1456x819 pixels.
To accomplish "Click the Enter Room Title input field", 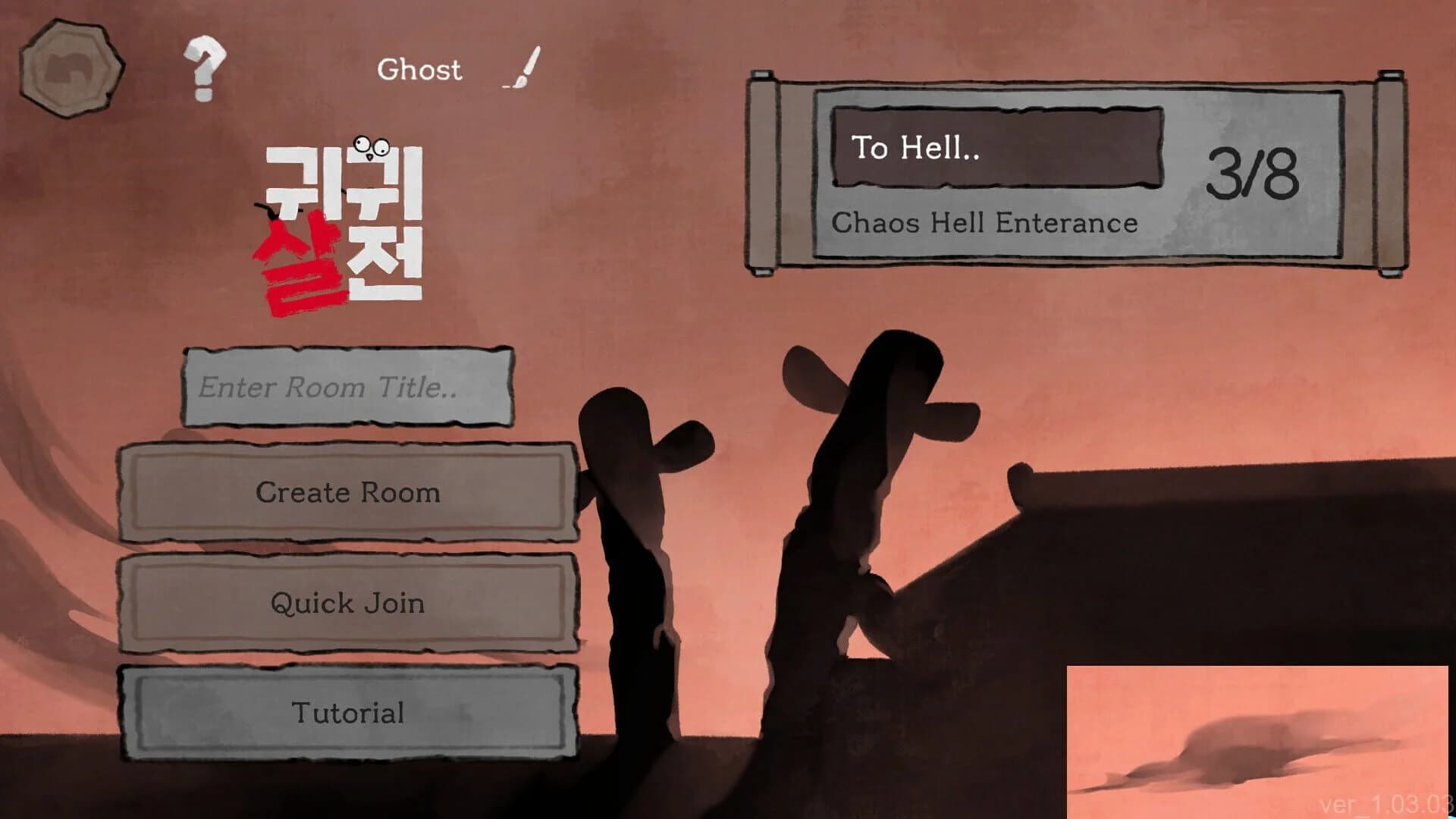I will click(349, 388).
